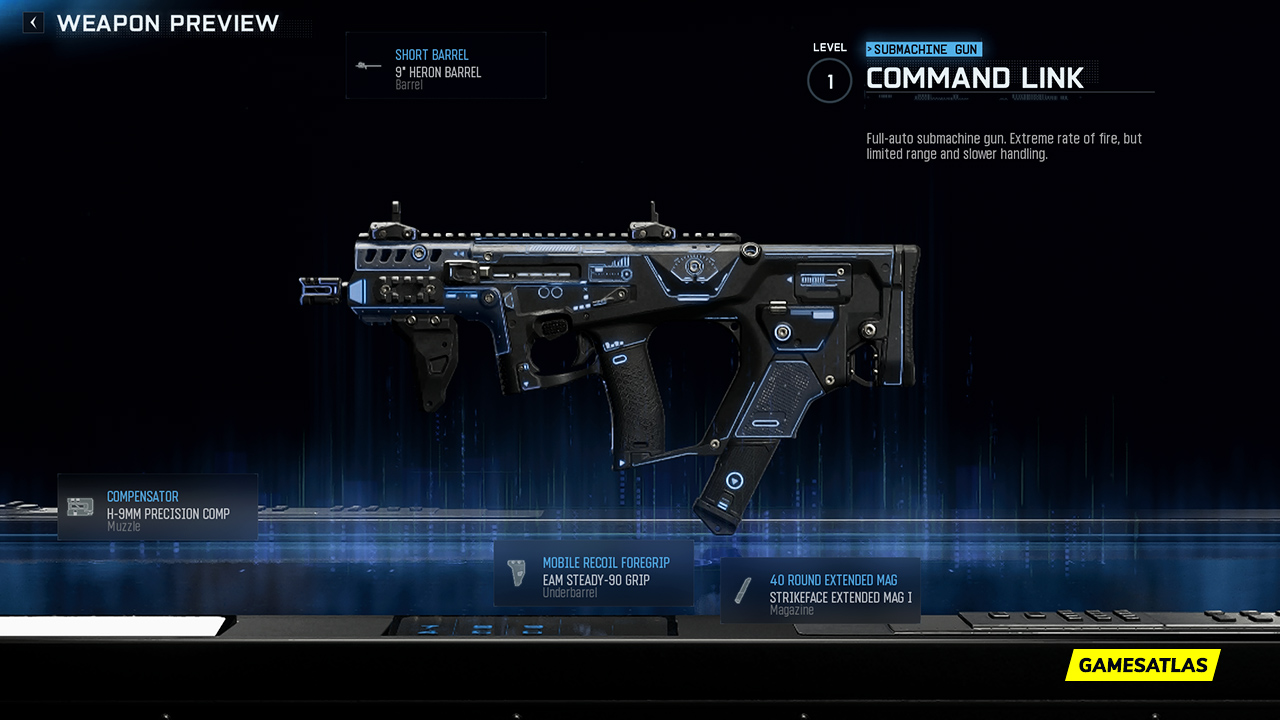Viewport: 1280px width, 720px height.
Task: Click the Level 1 progress circle
Action: tap(829, 81)
